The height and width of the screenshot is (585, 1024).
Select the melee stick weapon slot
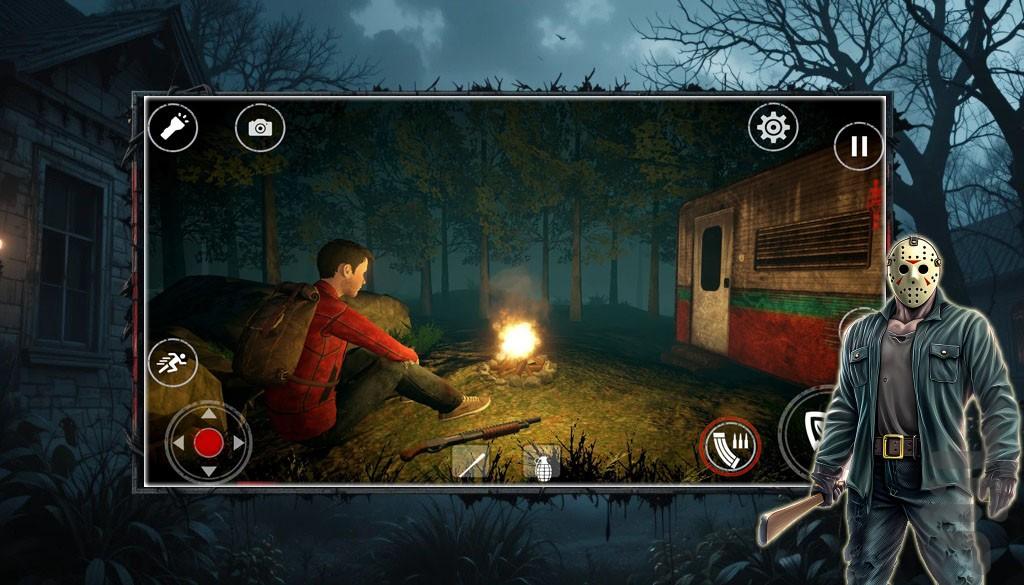click(x=470, y=463)
